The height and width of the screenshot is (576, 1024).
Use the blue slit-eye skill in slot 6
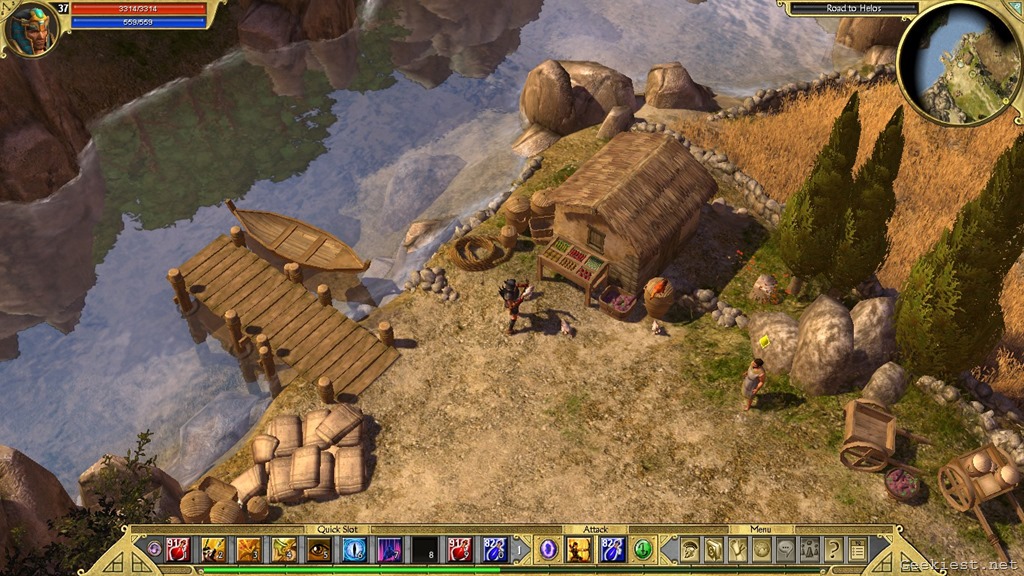tap(354, 549)
